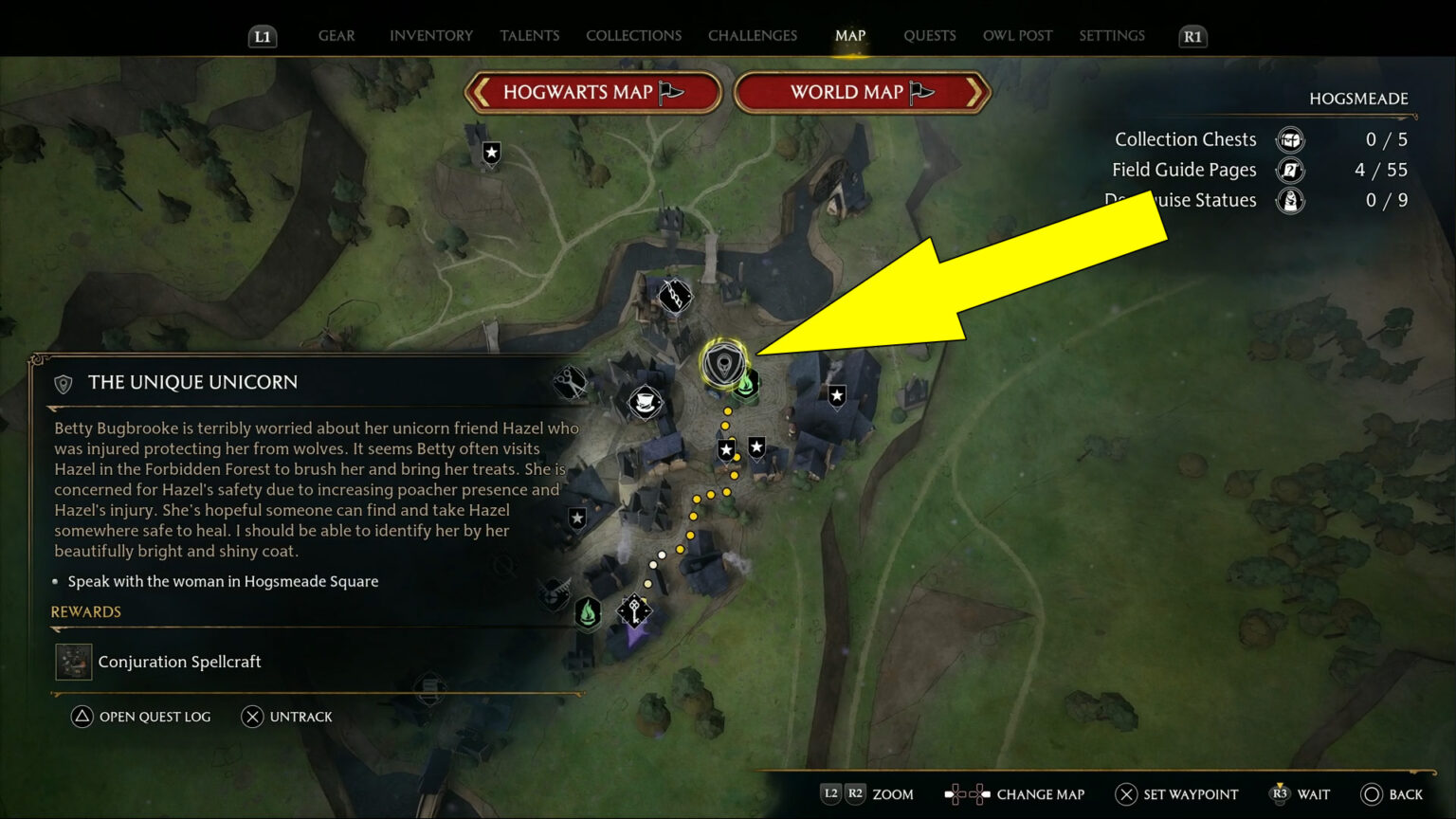This screenshot has height=819, width=1456.
Task: Switch to the QUESTS tab
Action: point(930,35)
